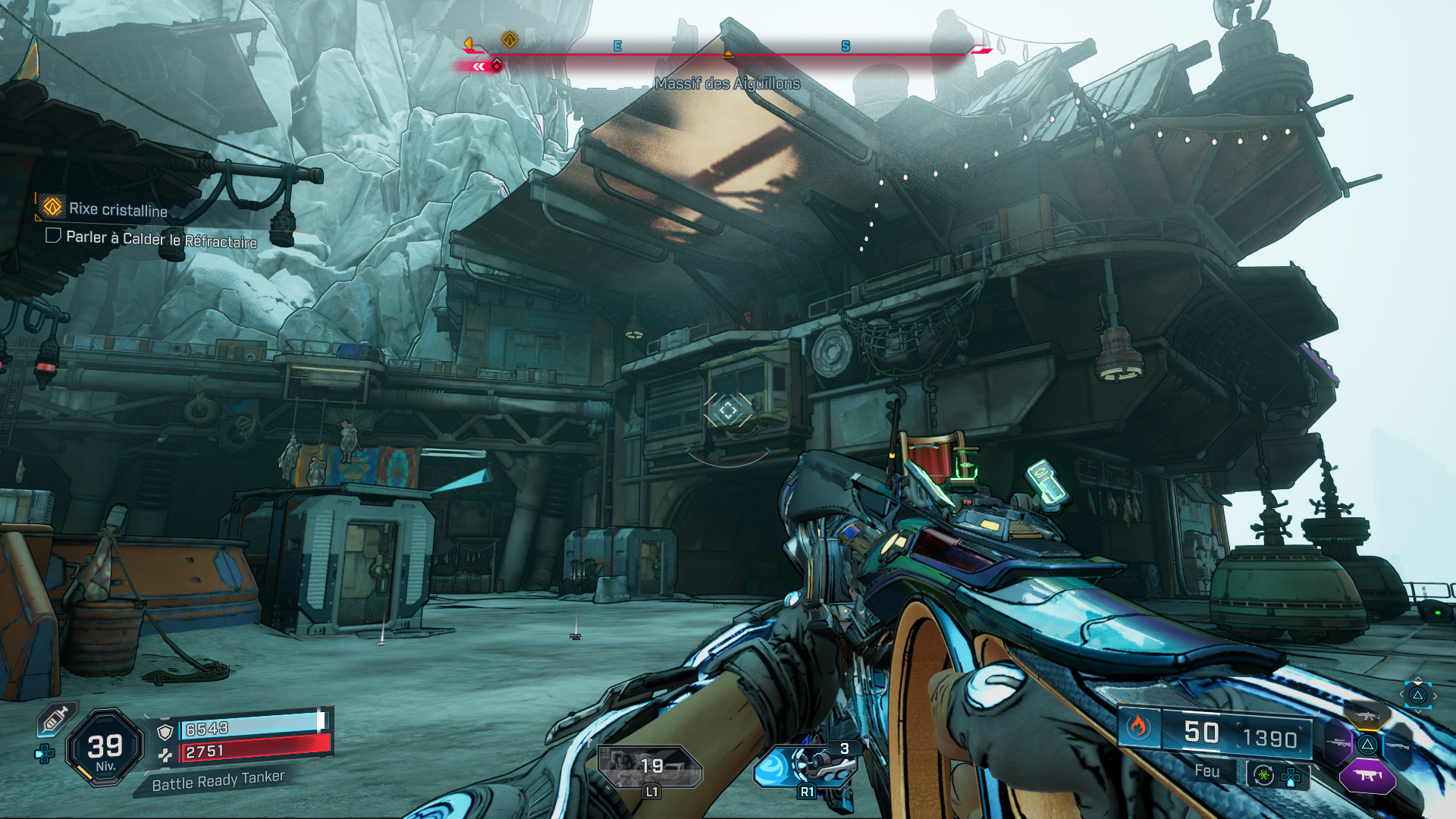Select the purple sniper rifle weapon slot

coord(1338,743)
